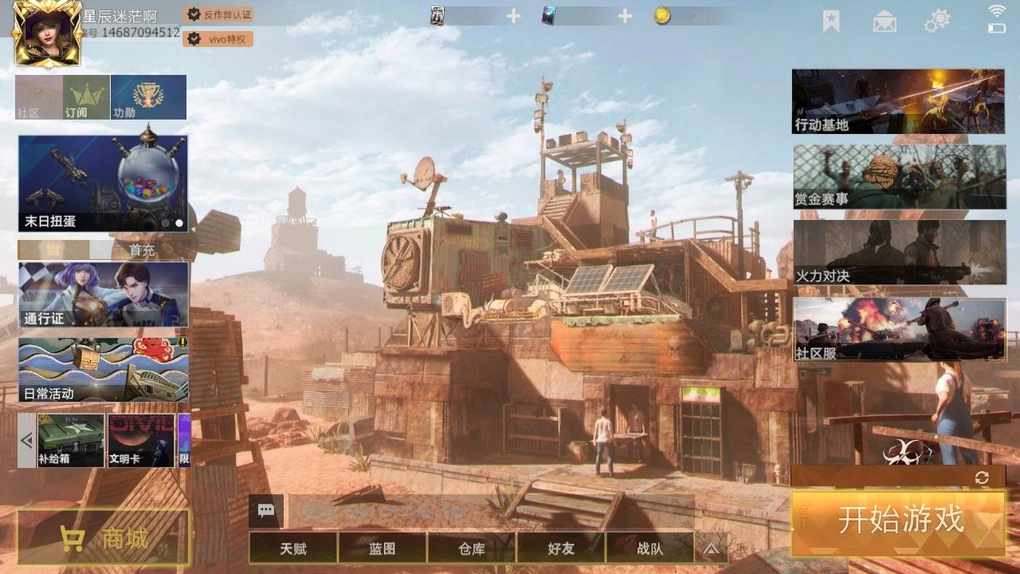This screenshot has width=1020, height=574.
Task: Open the gear settings icon
Action: pos(937,20)
